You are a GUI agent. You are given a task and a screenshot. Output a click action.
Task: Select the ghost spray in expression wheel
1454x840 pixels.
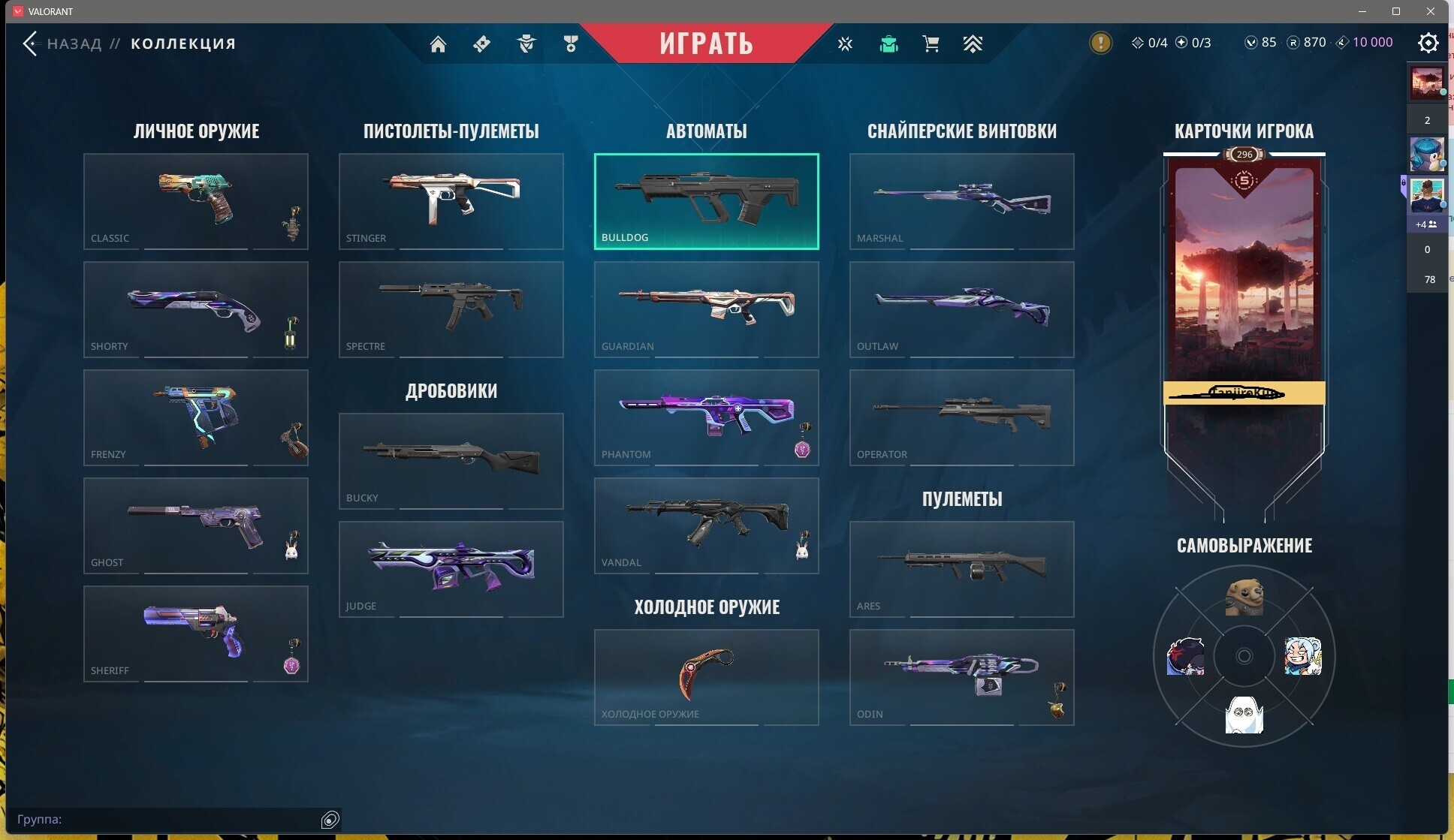tap(1244, 714)
